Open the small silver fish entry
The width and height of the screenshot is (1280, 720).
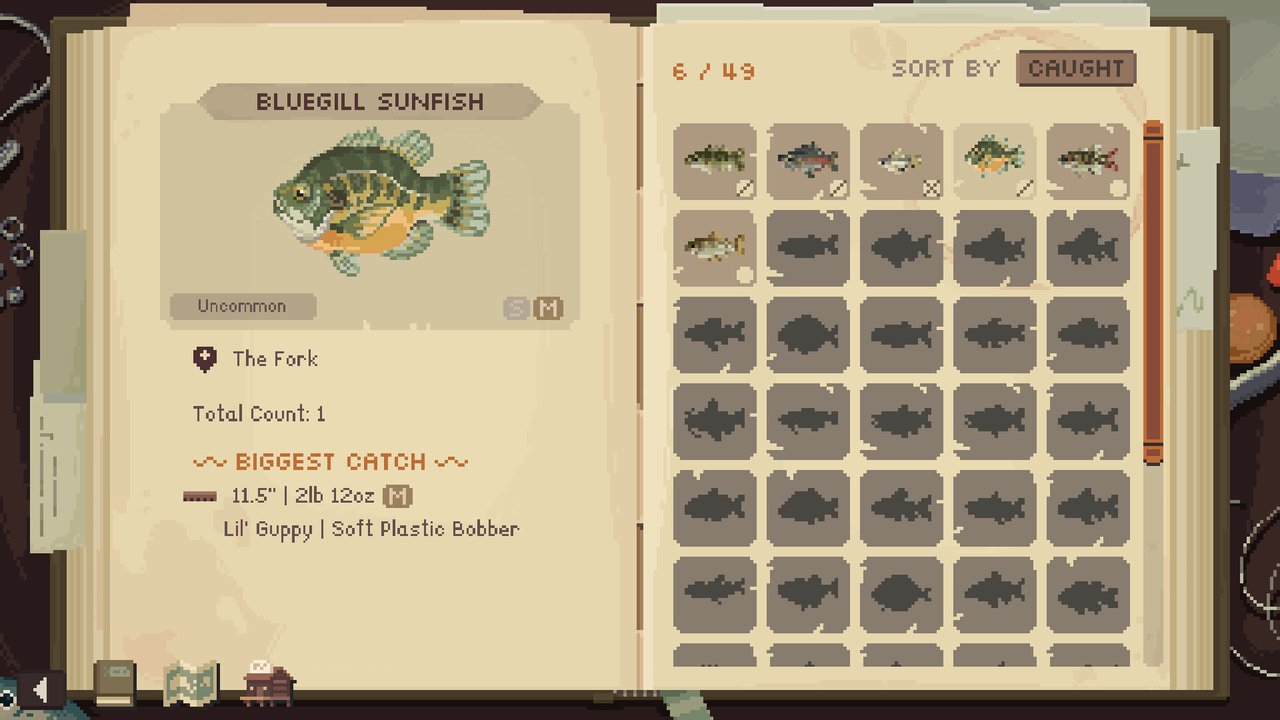(x=900, y=160)
